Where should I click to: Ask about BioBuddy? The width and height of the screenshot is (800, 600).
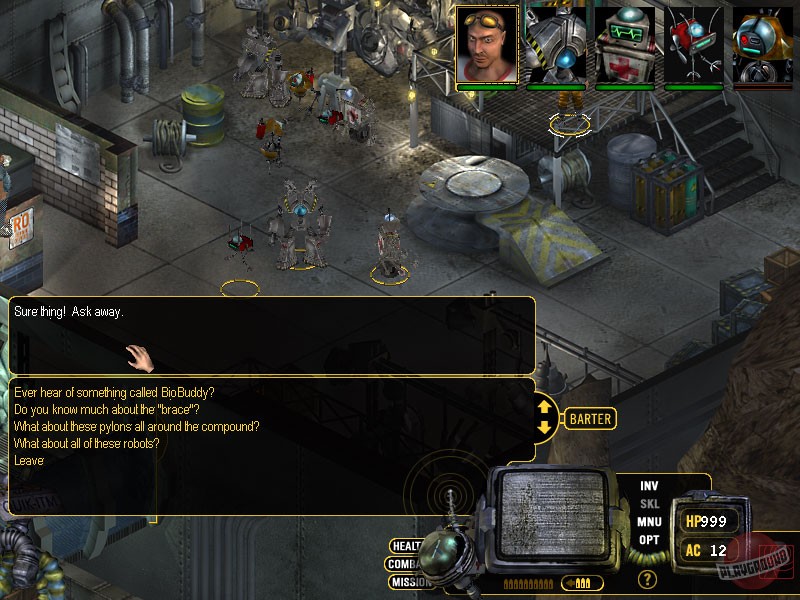coord(114,393)
